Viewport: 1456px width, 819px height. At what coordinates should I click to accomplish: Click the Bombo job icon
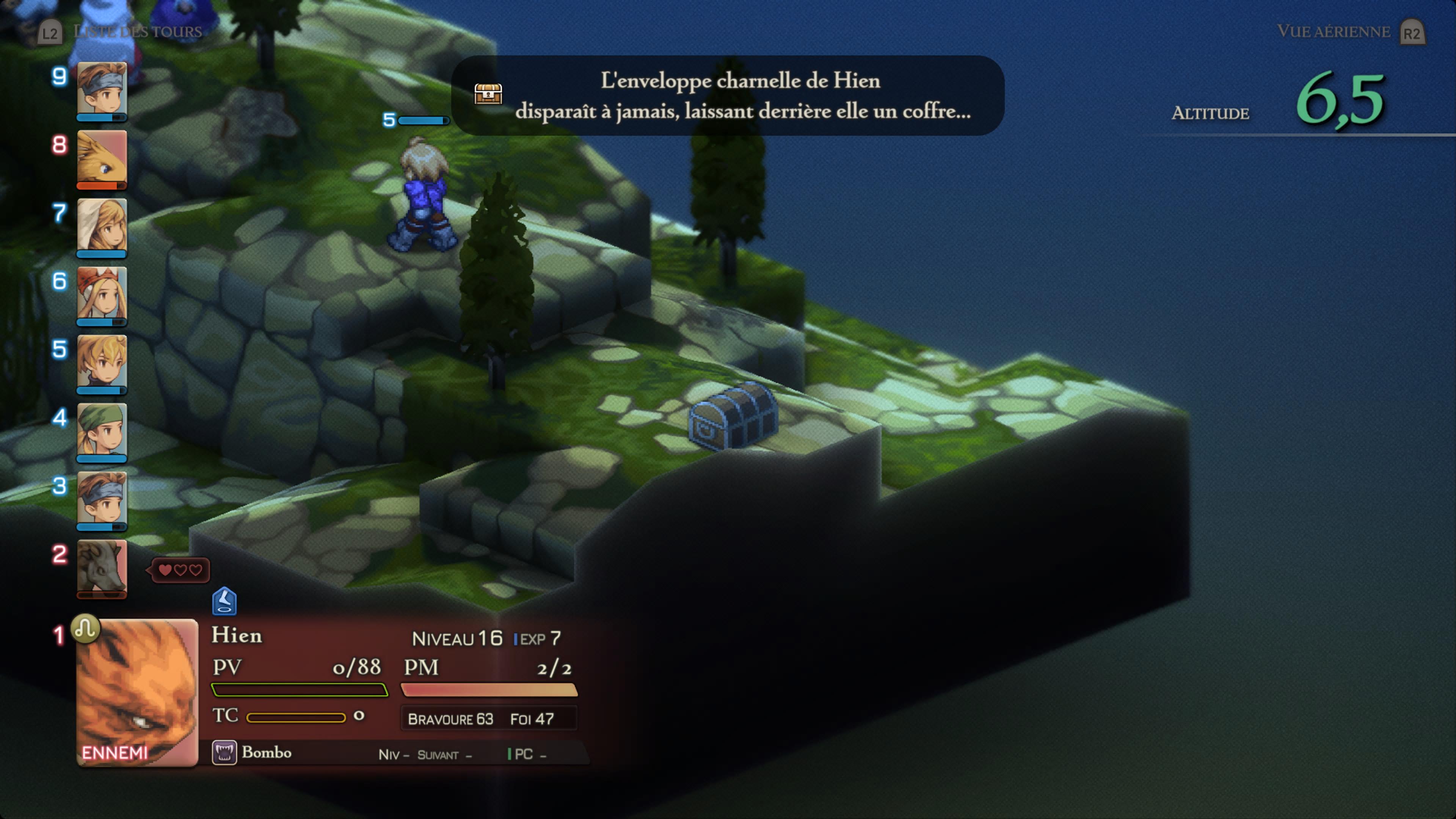[224, 753]
